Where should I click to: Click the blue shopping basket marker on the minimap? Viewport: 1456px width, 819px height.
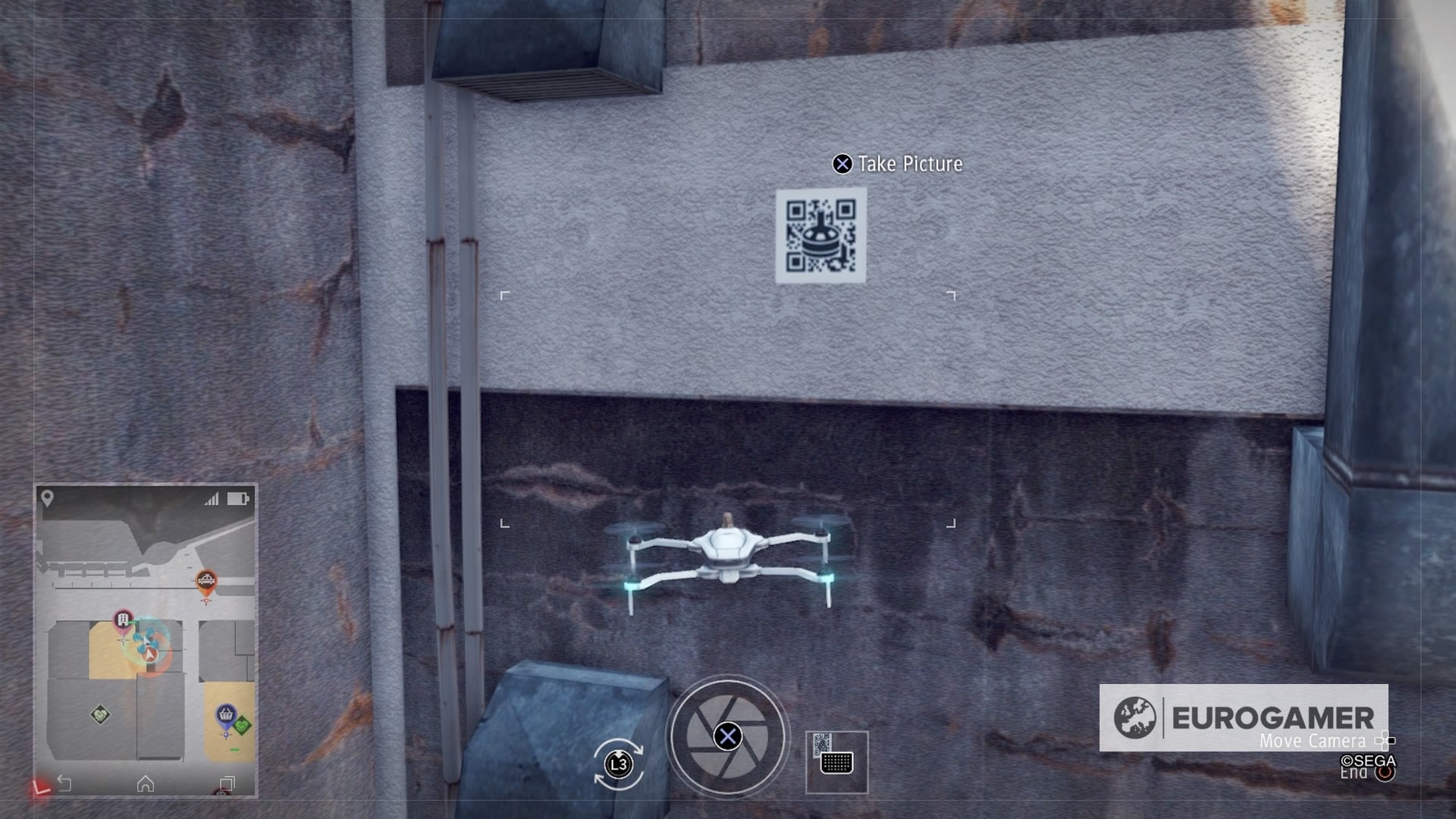coord(225,714)
